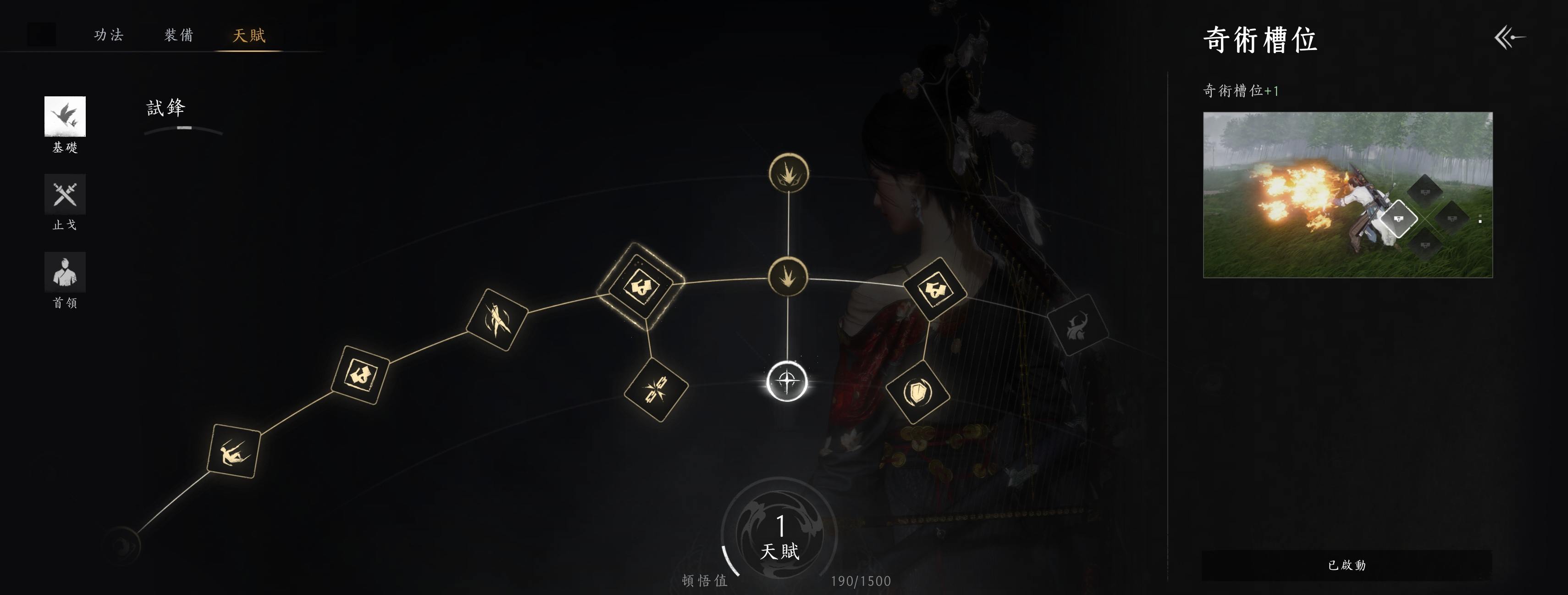Viewport: 1568px width, 595px height.
Task: Choose the 基礎 talent category
Action: (x=65, y=117)
